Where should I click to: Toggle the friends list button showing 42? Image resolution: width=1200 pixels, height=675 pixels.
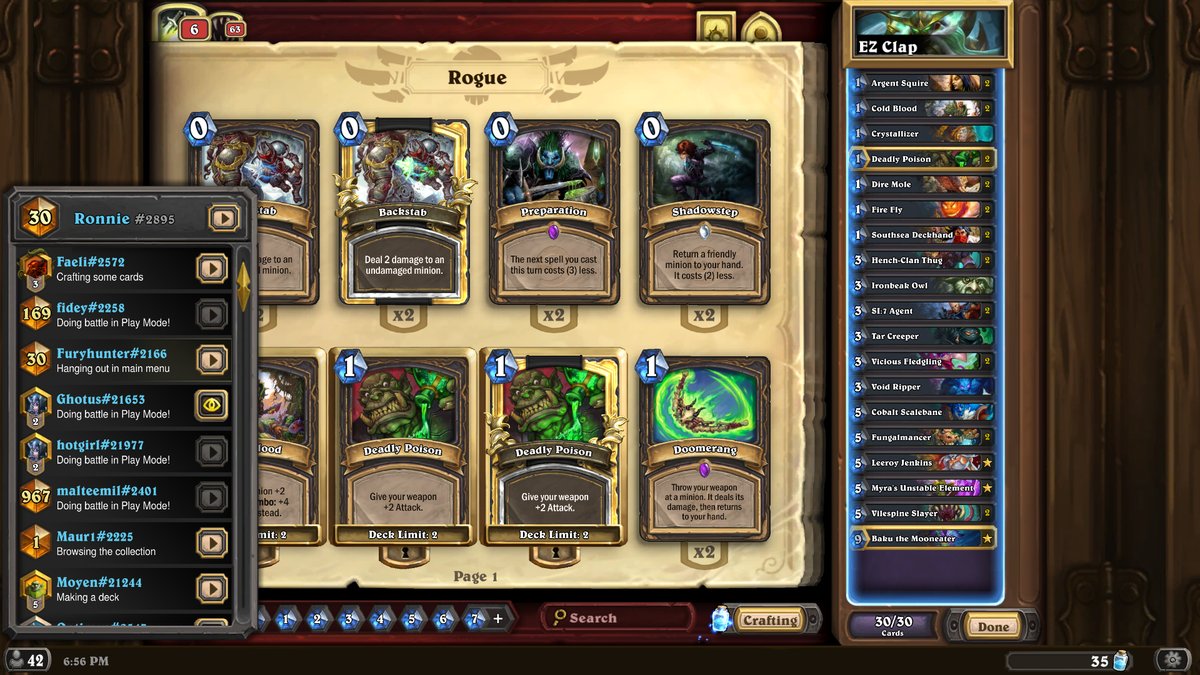[27, 660]
